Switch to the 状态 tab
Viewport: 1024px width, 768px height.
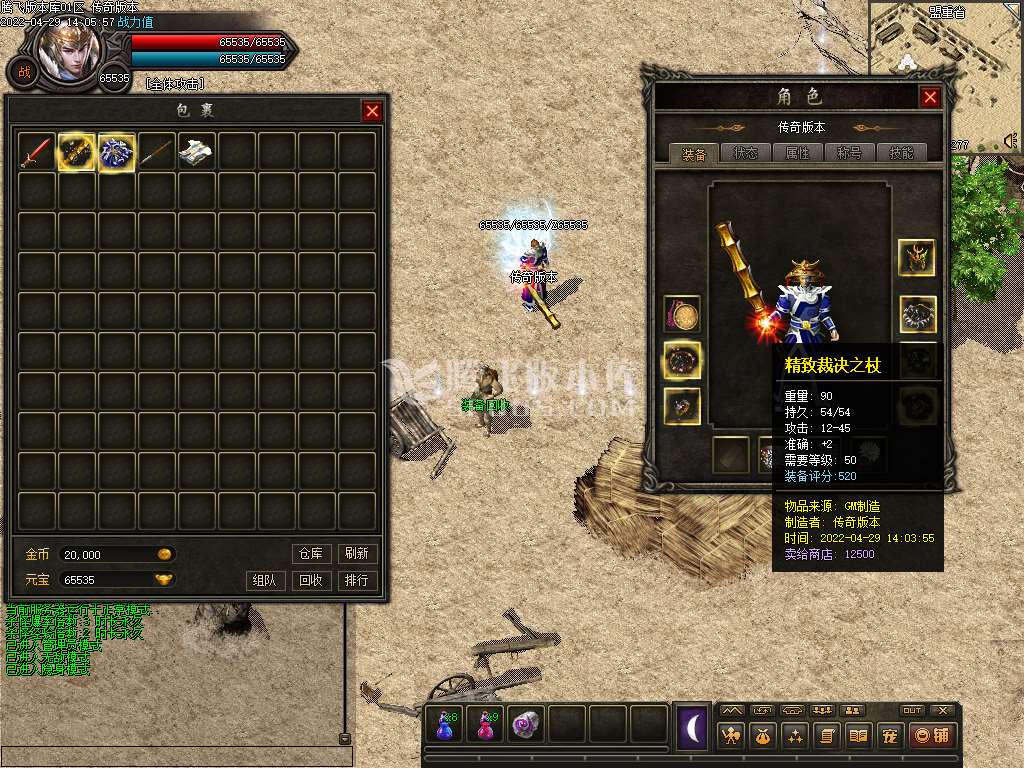pyautogui.click(x=746, y=153)
